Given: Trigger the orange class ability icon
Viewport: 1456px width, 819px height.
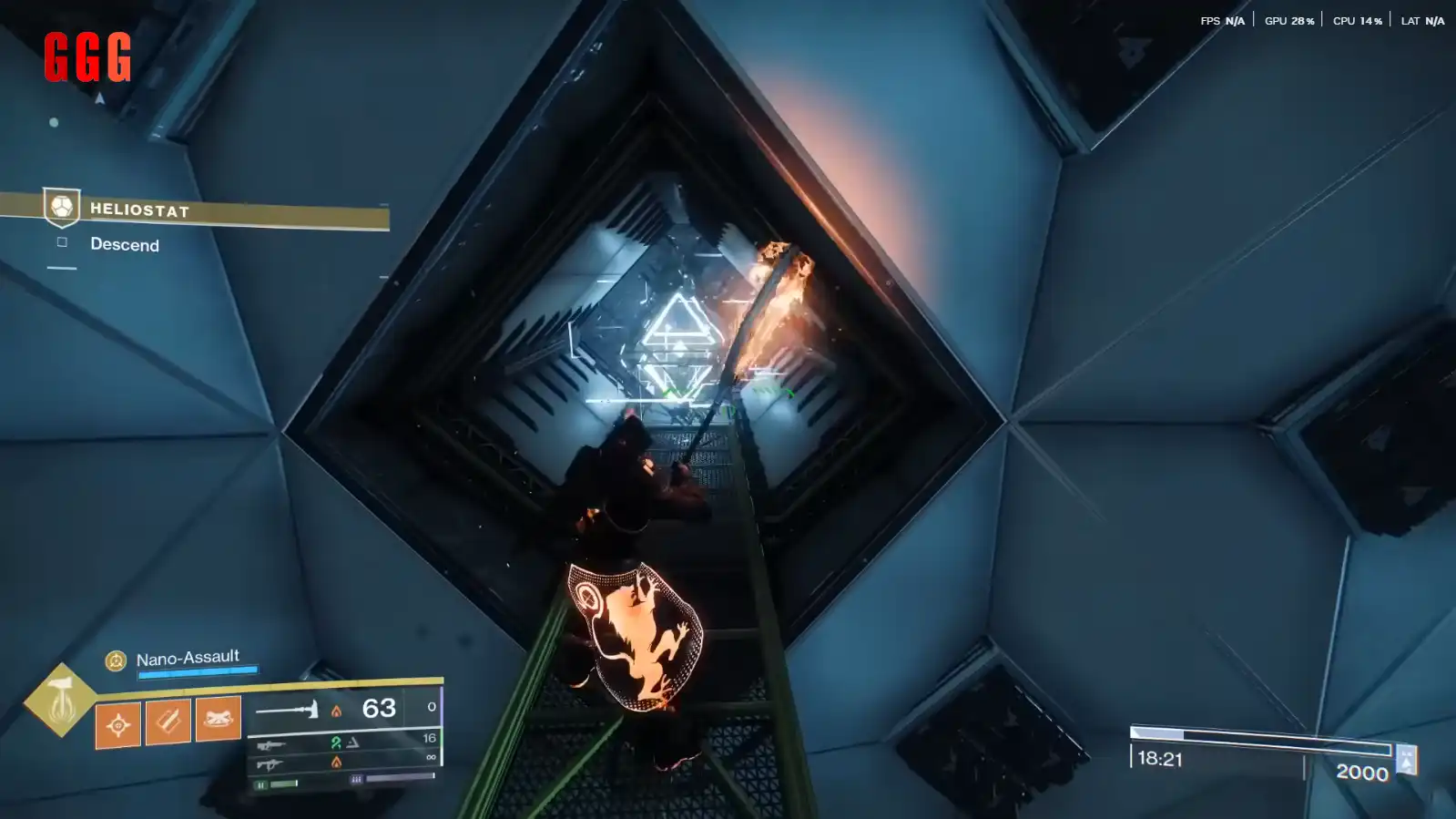Looking at the screenshot, I should tap(219, 718).
